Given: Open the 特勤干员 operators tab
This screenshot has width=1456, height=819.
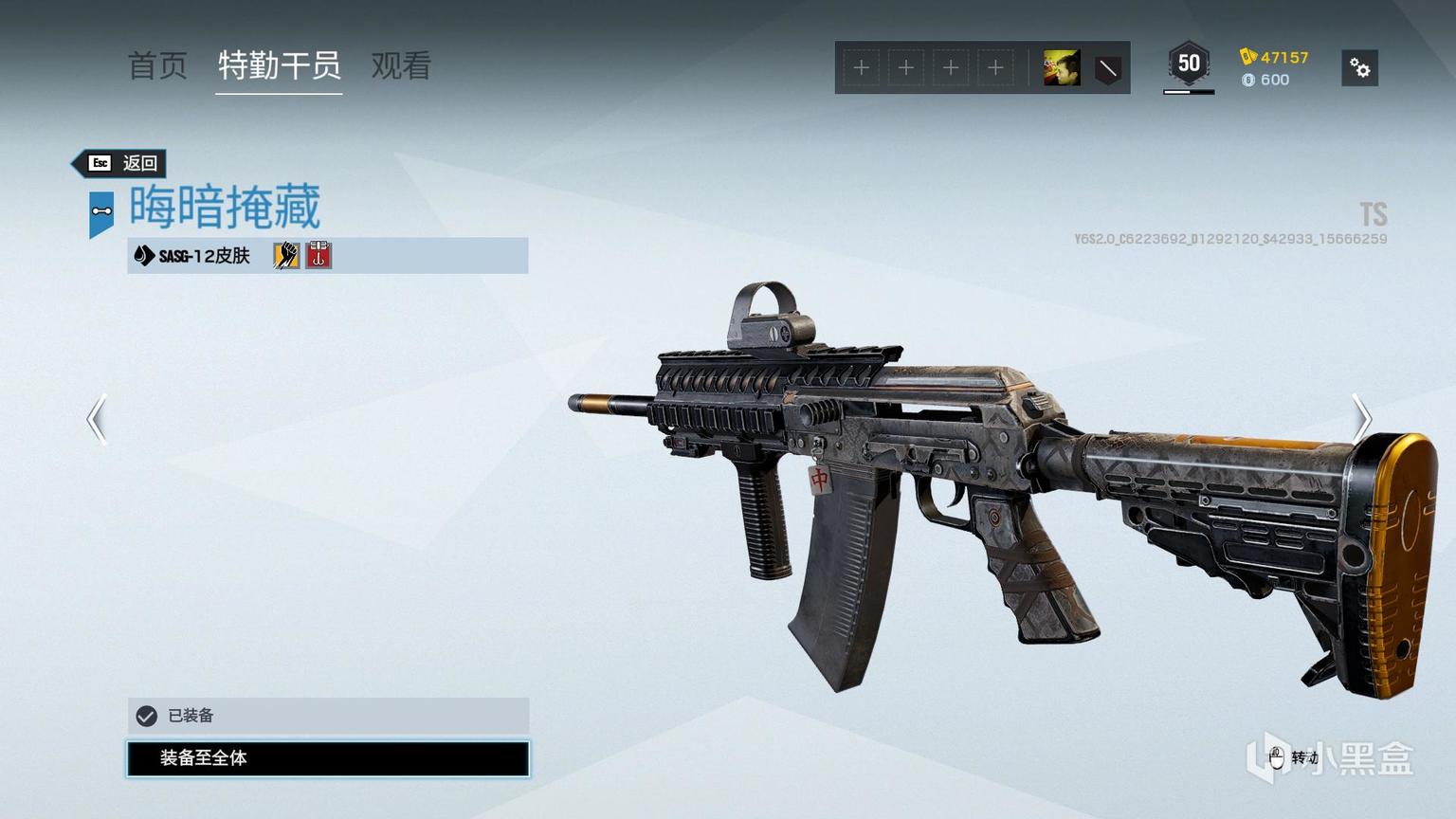Looking at the screenshot, I should coord(279,65).
